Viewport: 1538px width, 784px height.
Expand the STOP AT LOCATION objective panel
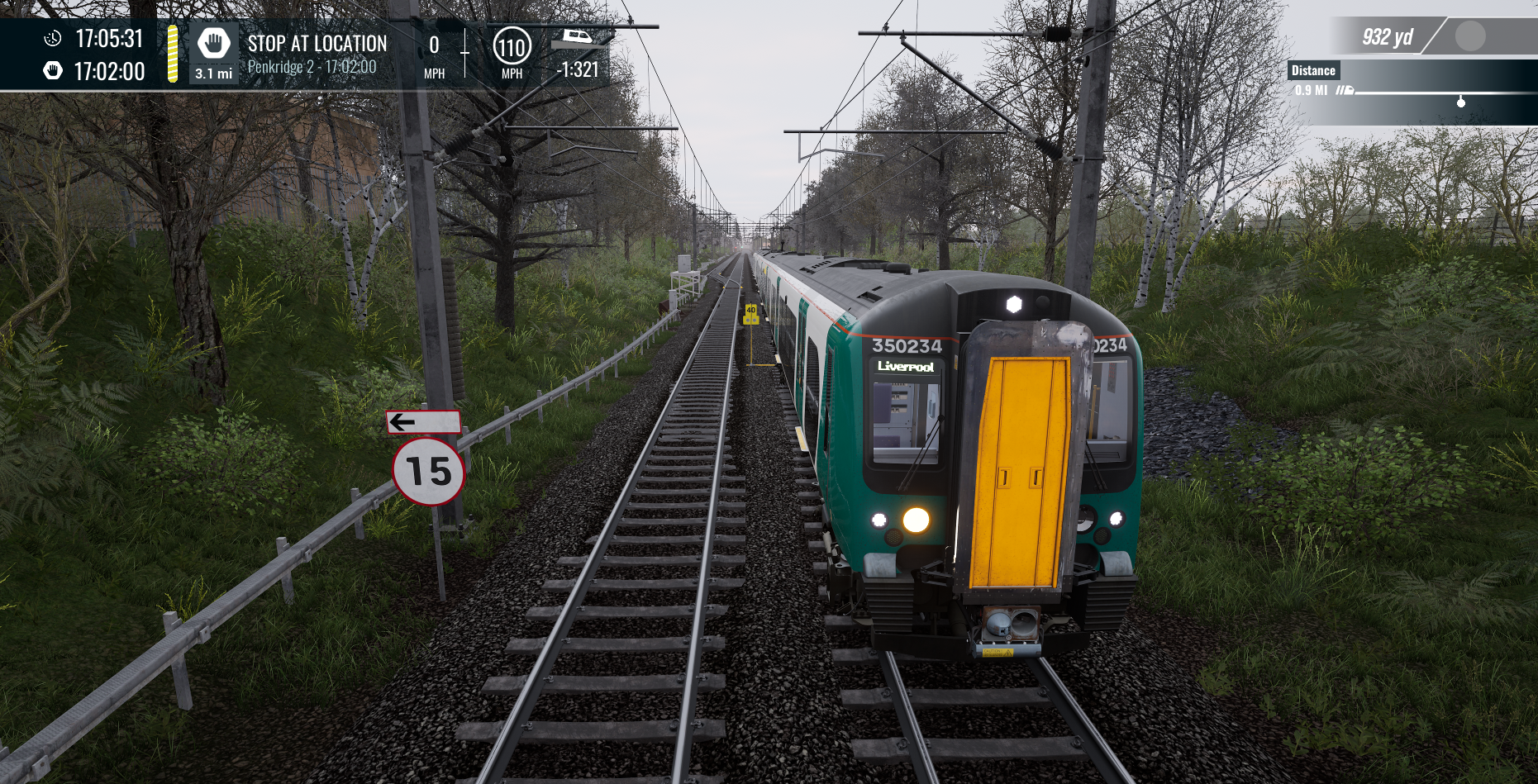(x=317, y=44)
